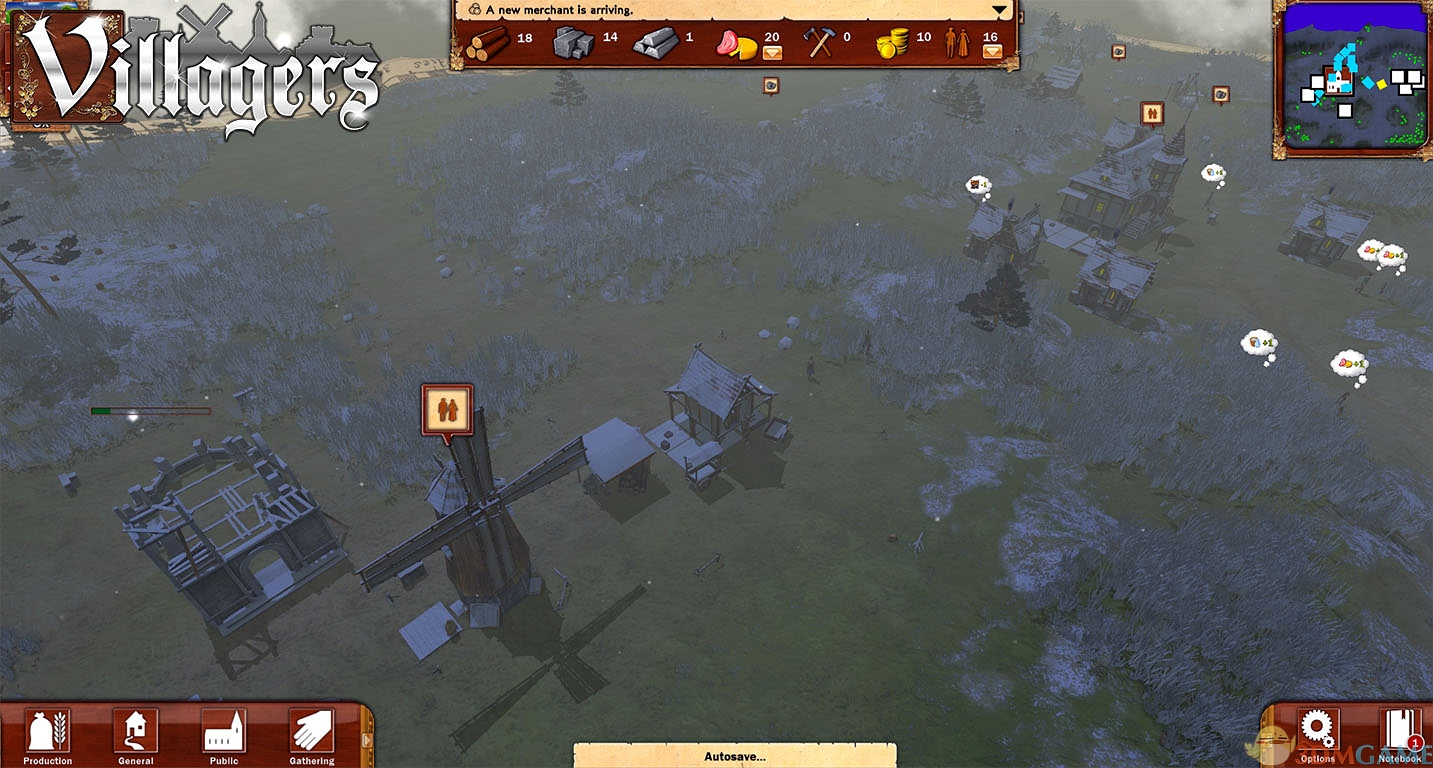Select the villagers marker above the town hall
1433x768 pixels.
(1153, 113)
